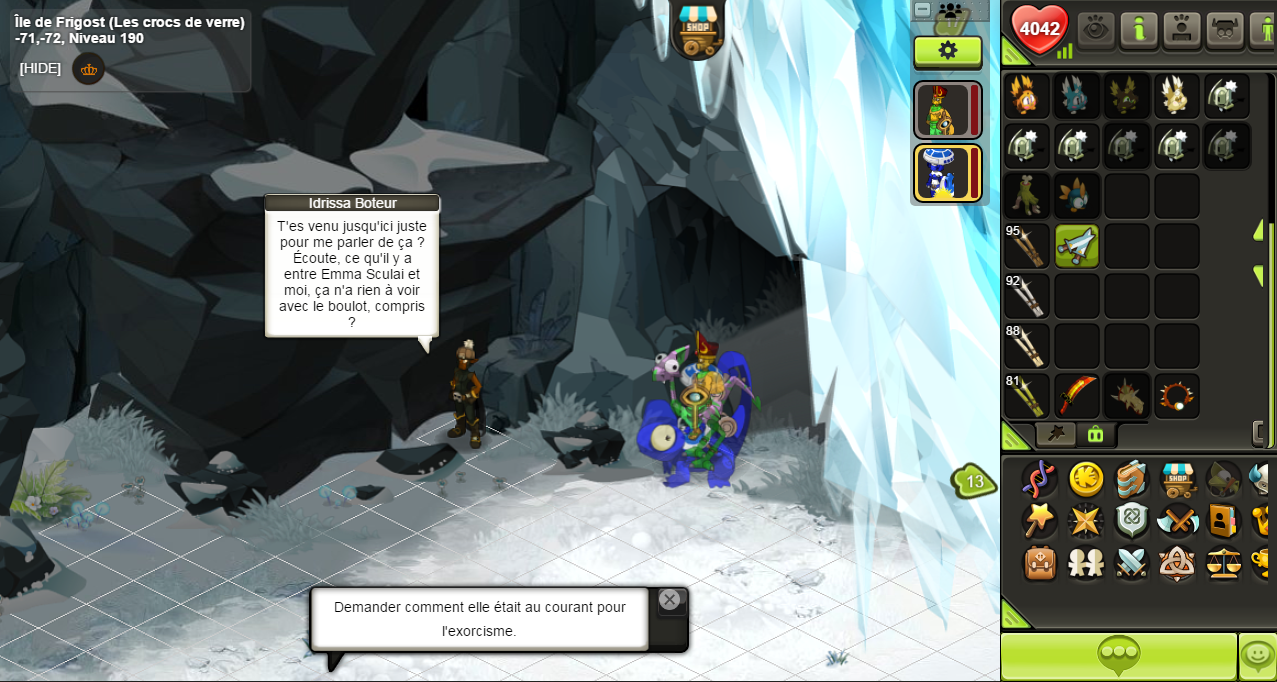Toggle the HIDE label in location panel
Viewport: 1277px width, 682px height.
coord(40,68)
